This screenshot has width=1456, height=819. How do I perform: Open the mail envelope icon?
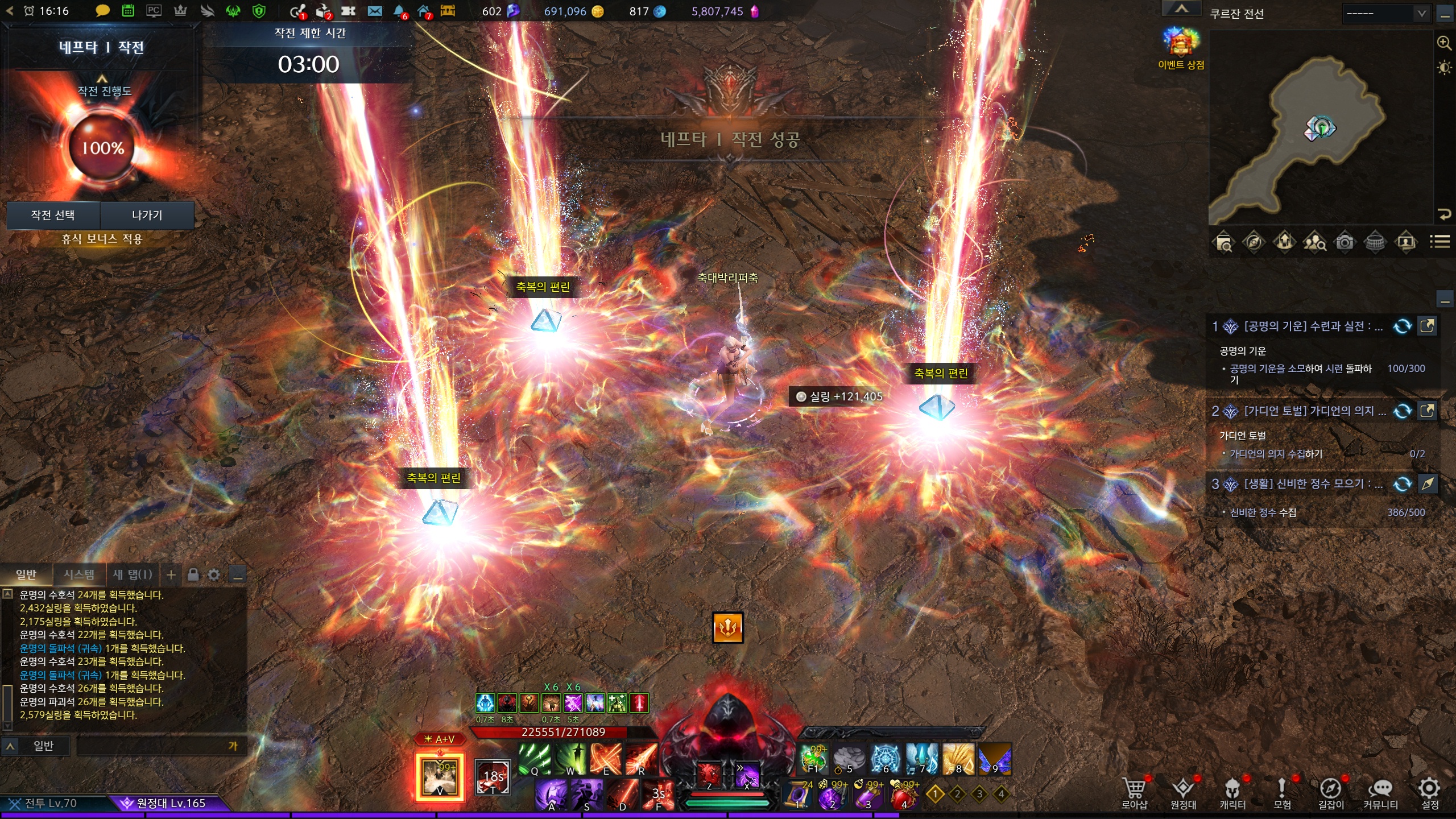[374, 11]
